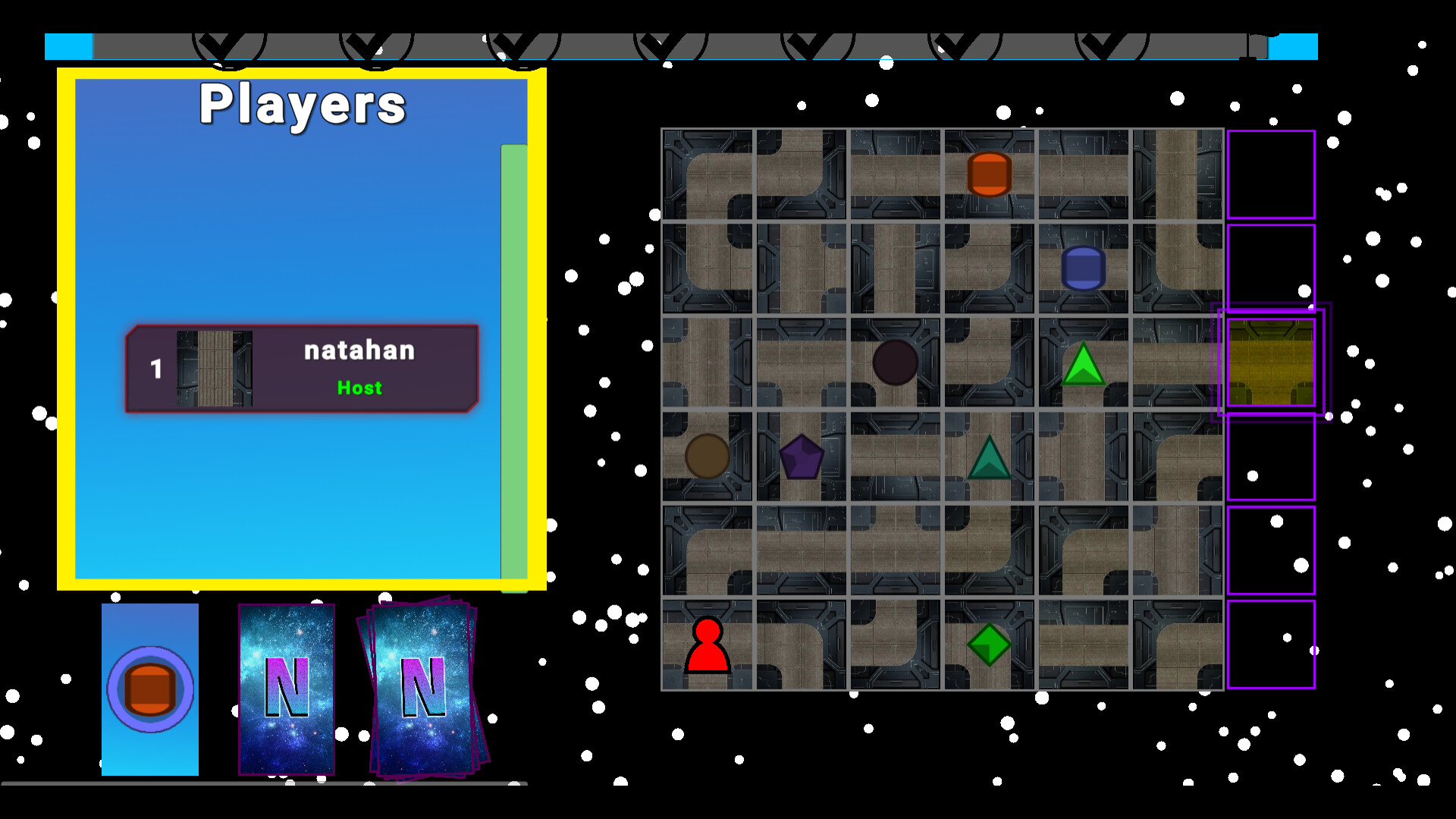Click the Players panel header

click(301, 105)
